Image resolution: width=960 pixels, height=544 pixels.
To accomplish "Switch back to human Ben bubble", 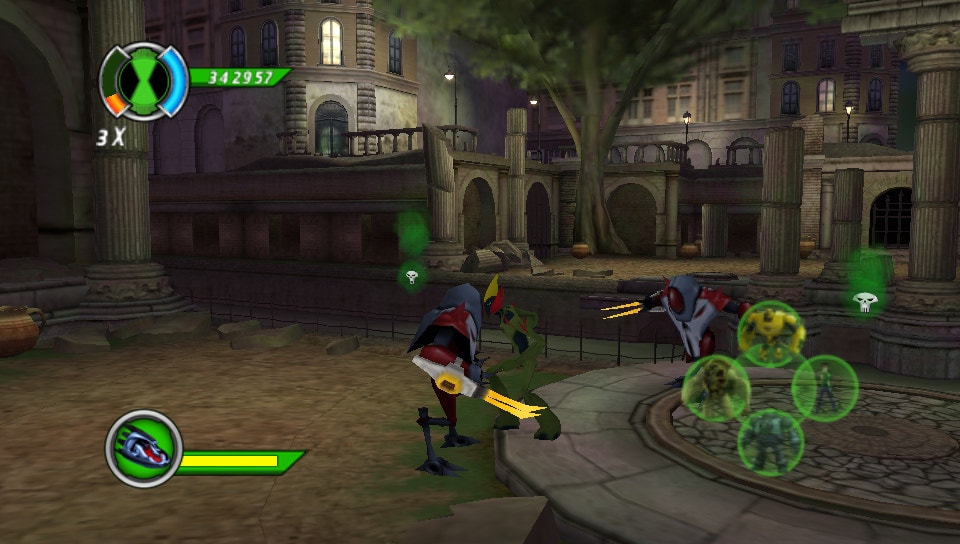I will coord(825,387).
